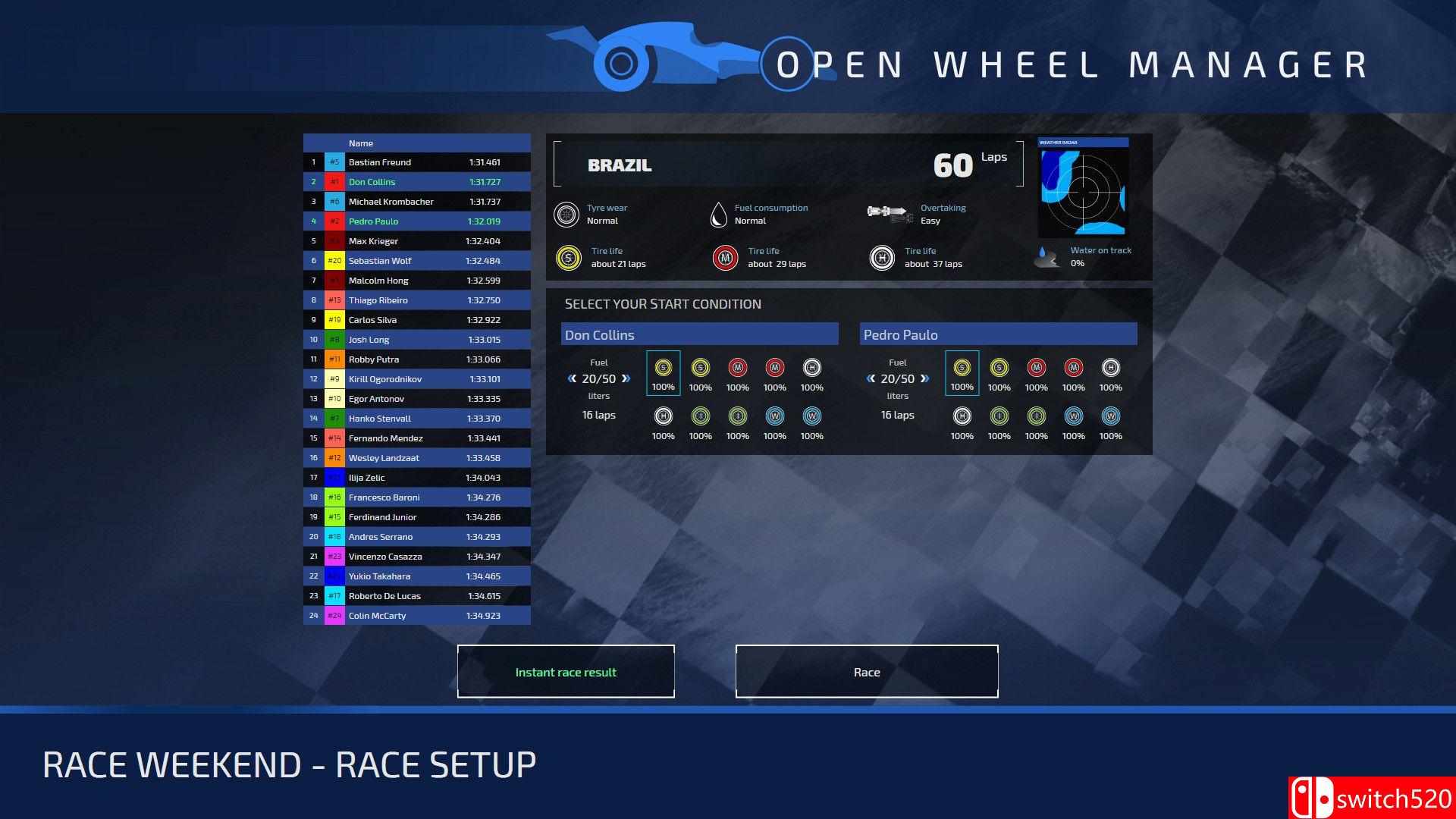Increase Don Collins fuel with the right arrow
The image size is (1456, 819).
coord(625,378)
